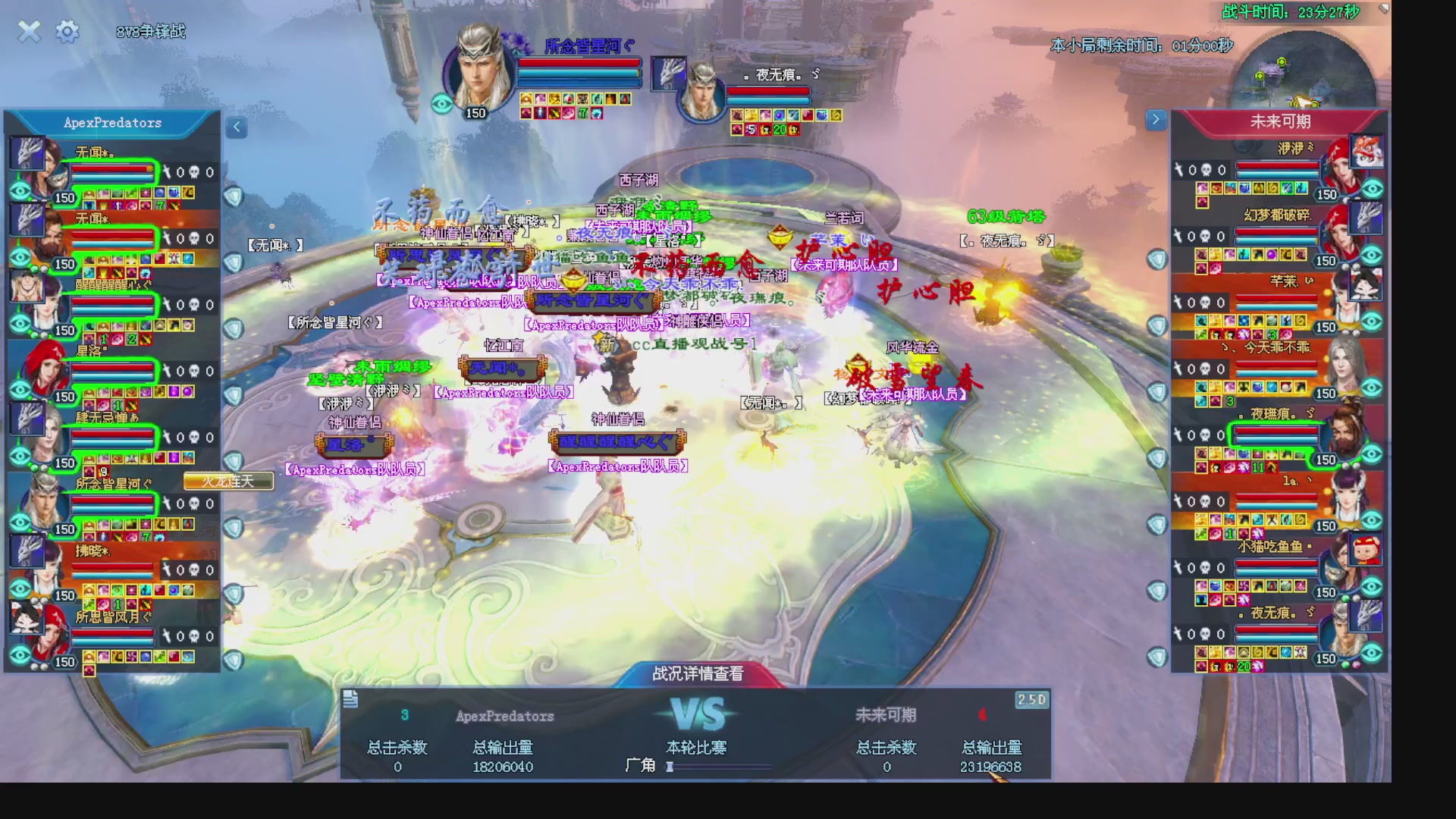Collapse the 未来可期 team panel arrow
Viewport: 1456px width, 819px height.
click(1155, 120)
